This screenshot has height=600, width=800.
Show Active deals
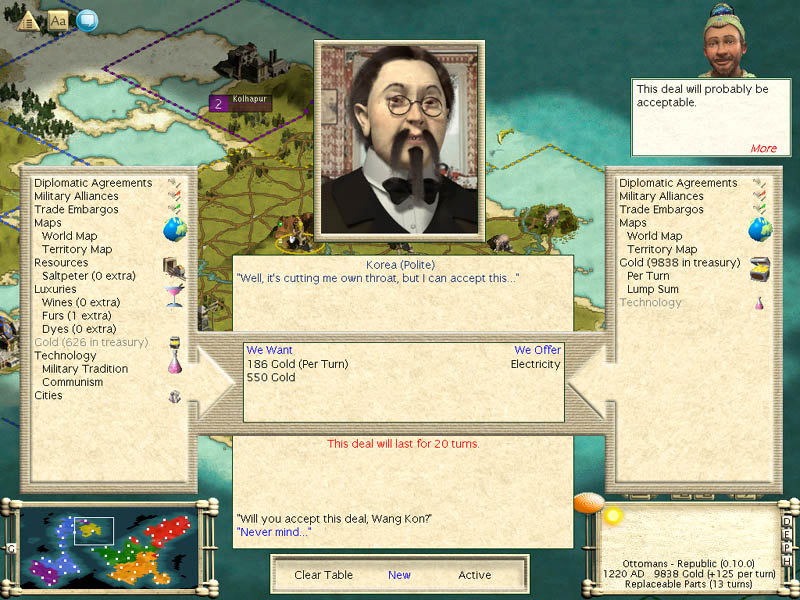pos(475,575)
